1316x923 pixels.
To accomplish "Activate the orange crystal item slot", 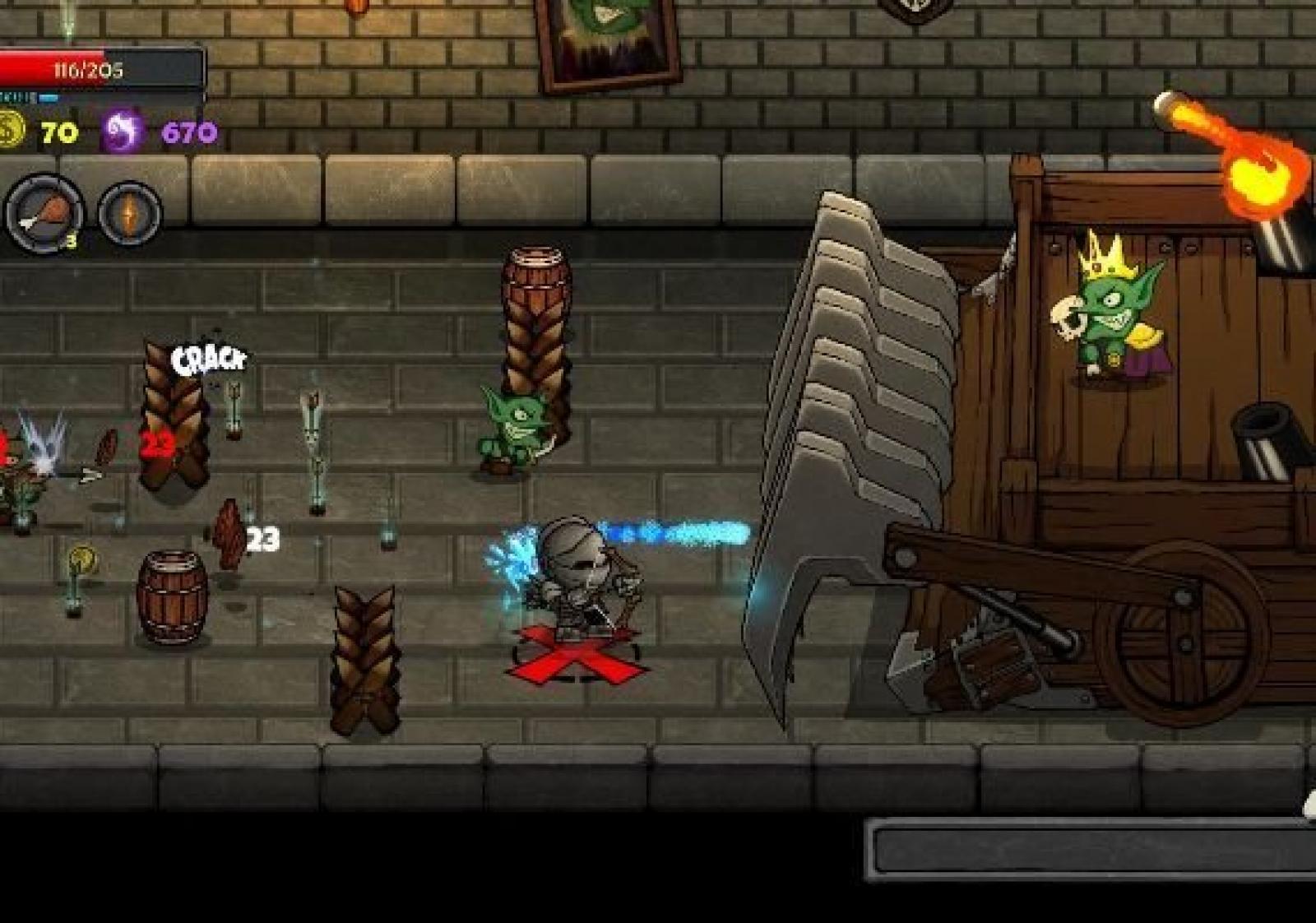I will pos(130,213).
